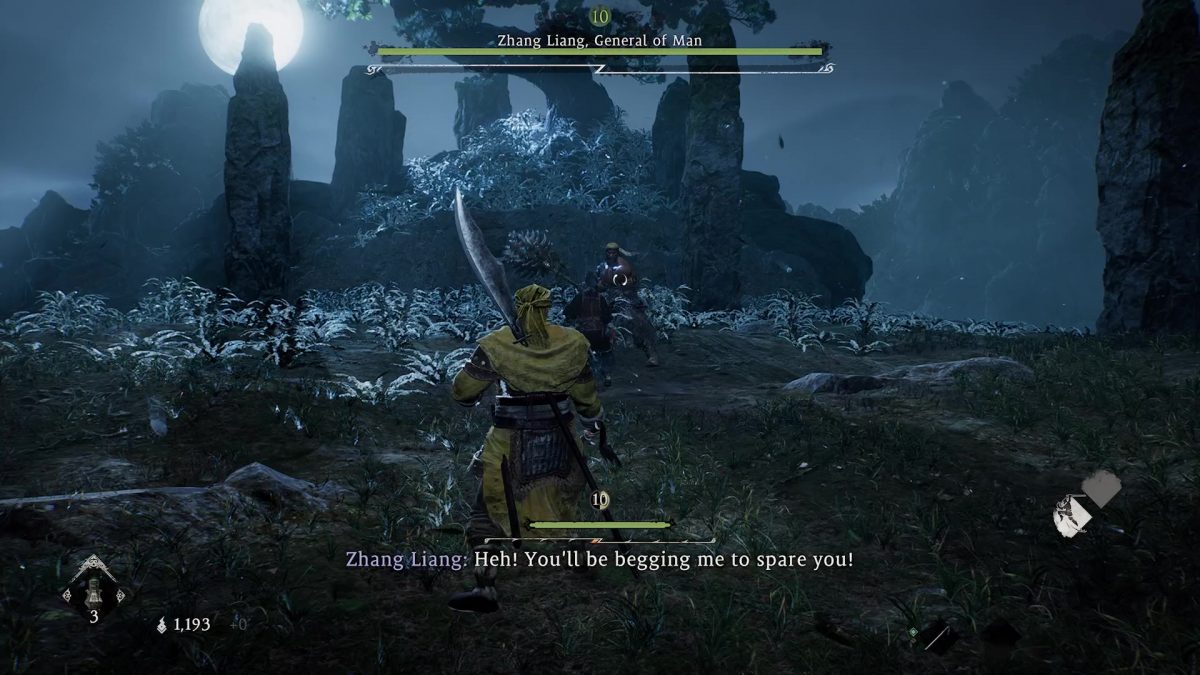Viewport: 1200px width, 675px height.
Task: Select the blank grey diamond slot
Action: coord(1101,488)
